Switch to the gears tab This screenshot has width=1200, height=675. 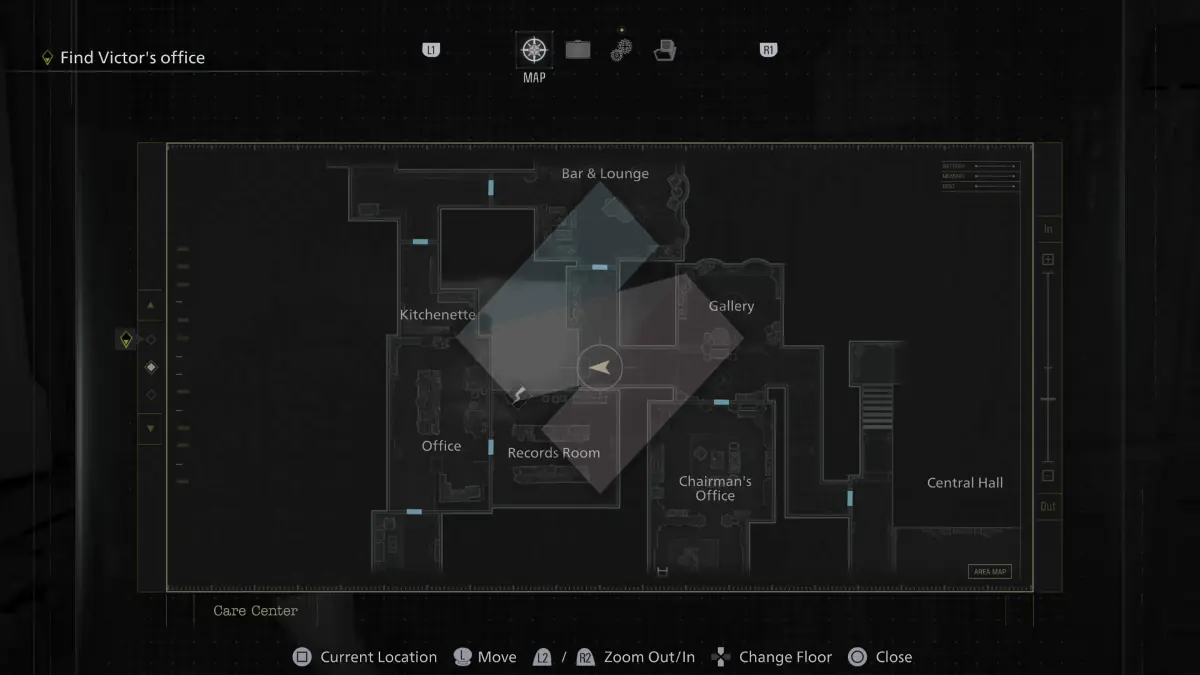(x=621, y=50)
